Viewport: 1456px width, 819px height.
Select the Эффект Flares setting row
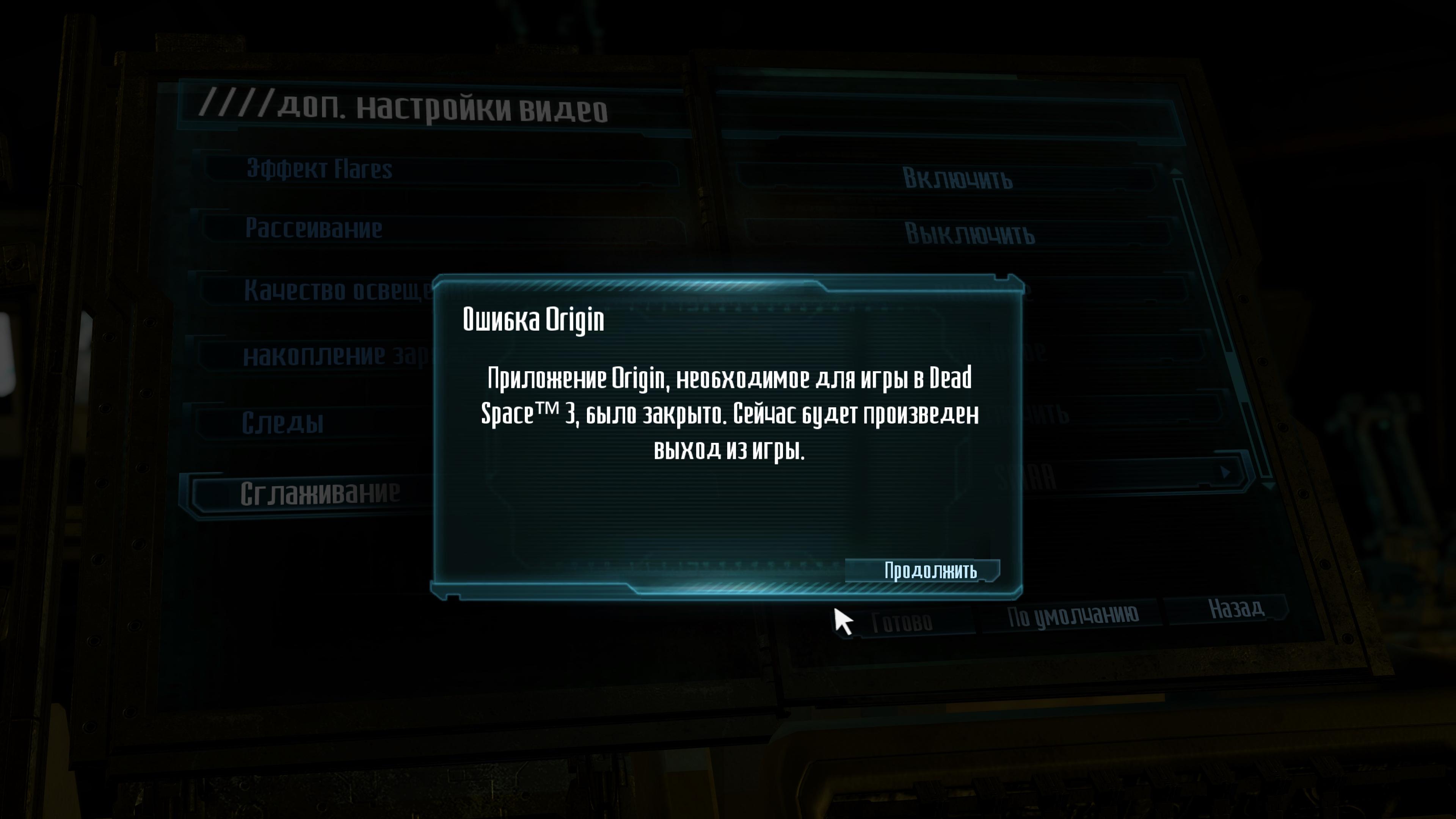(x=319, y=169)
